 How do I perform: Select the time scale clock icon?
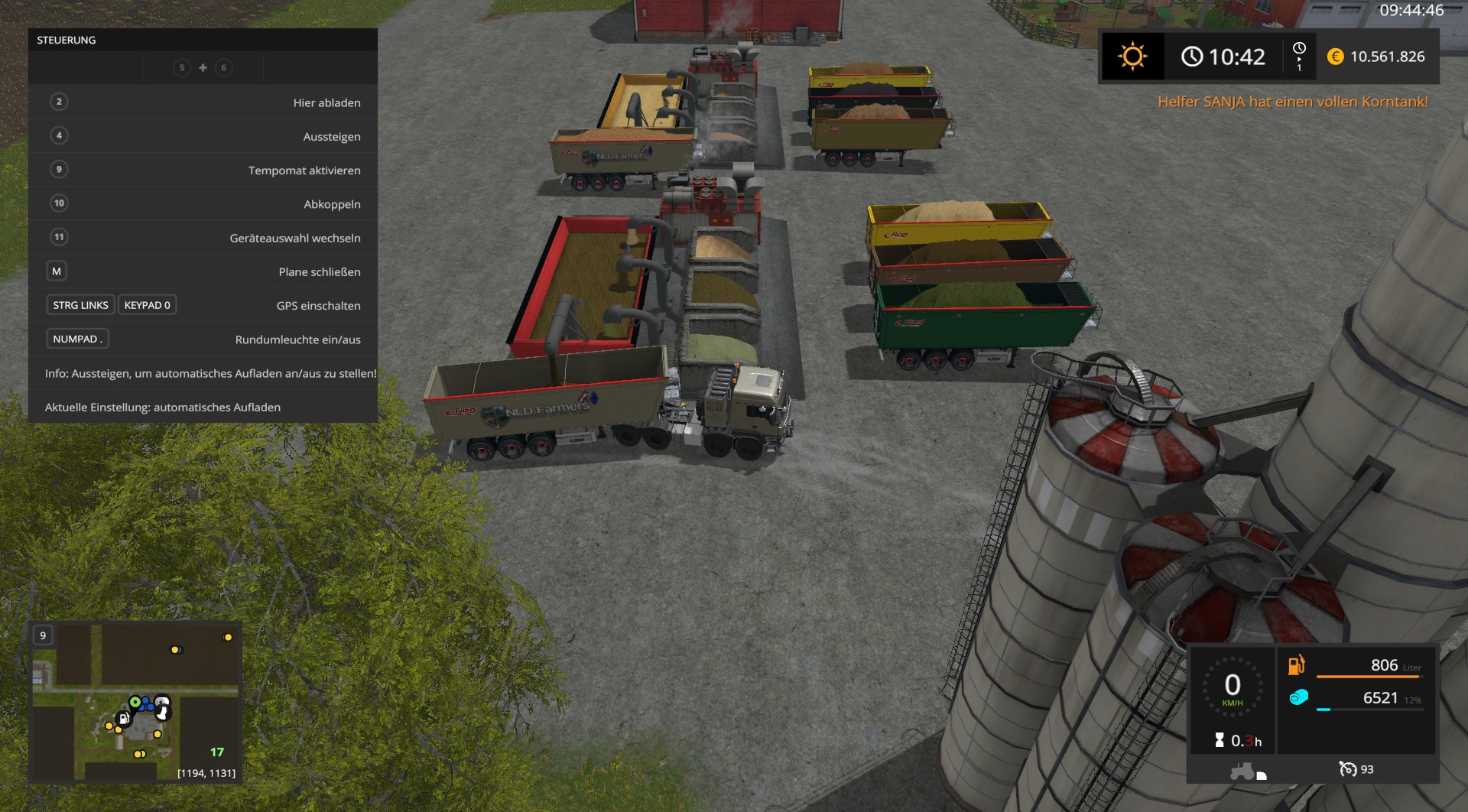[x=1298, y=49]
